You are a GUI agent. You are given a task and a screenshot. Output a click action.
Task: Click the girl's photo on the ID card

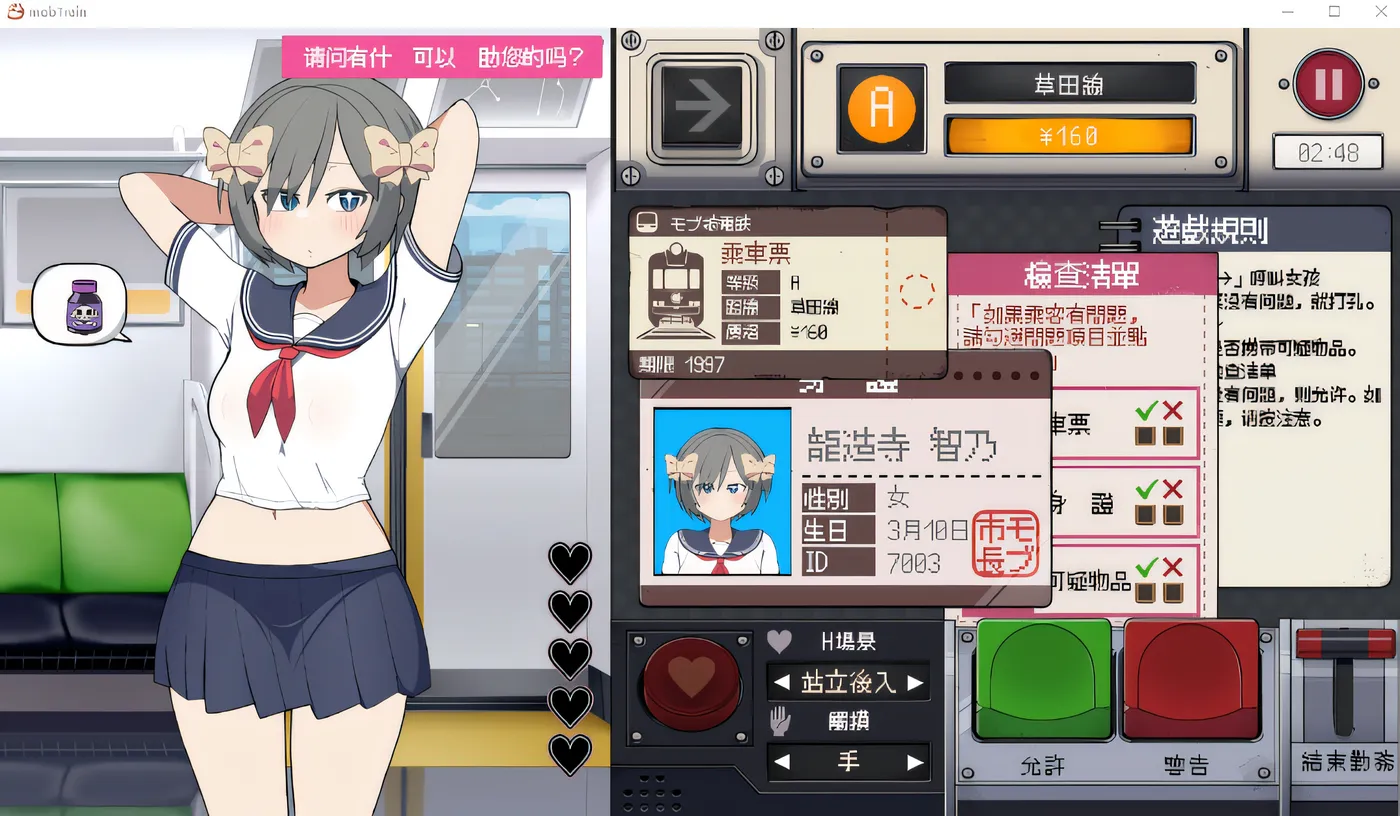tap(721, 489)
